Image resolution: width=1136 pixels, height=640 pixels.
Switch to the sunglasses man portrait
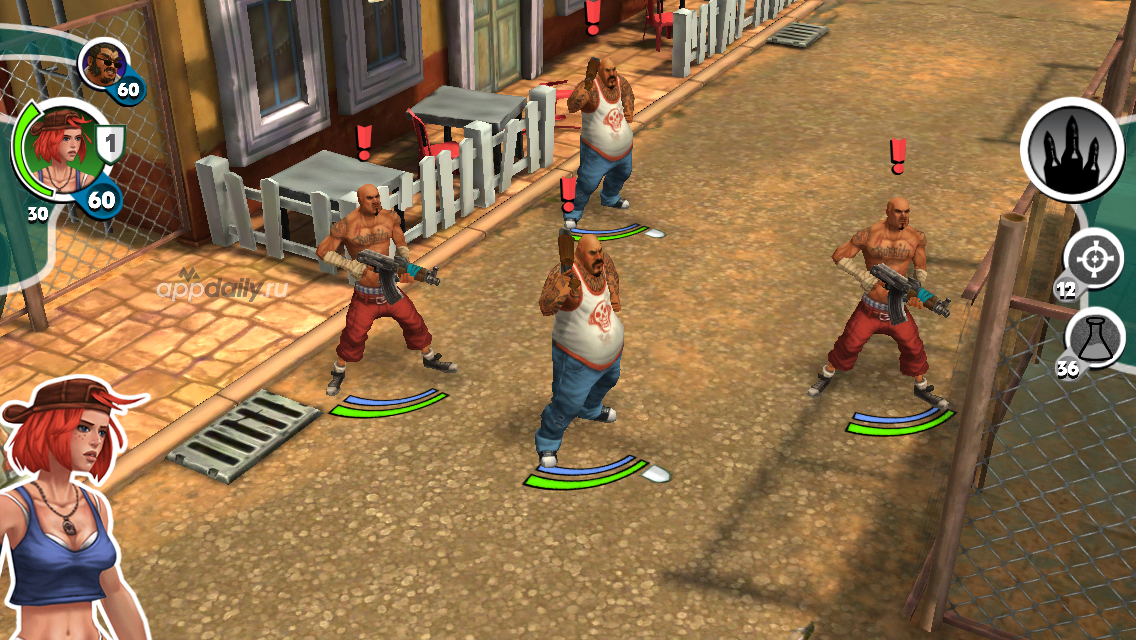click(101, 65)
